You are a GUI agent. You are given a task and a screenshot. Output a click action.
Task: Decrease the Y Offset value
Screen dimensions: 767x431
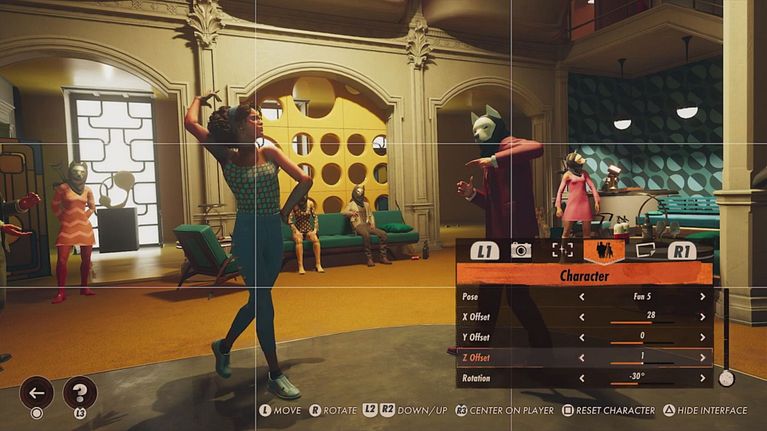(x=583, y=337)
